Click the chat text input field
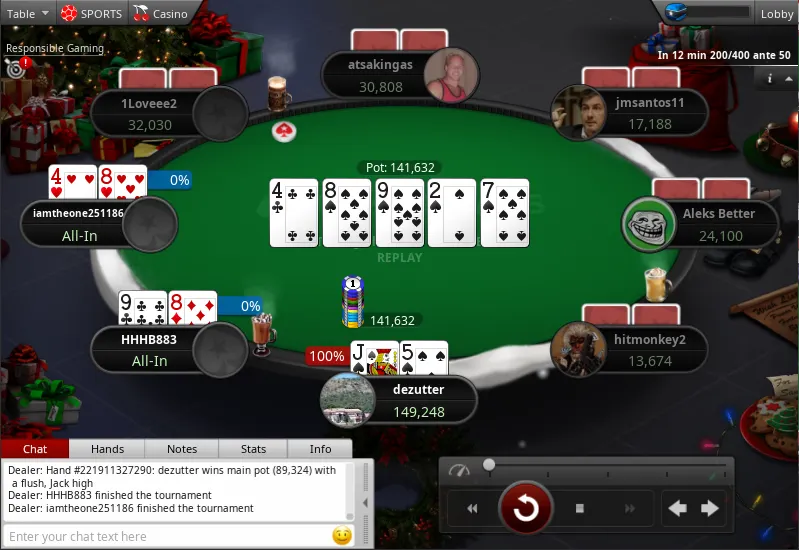This screenshot has width=799, height=550. [165, 536]
